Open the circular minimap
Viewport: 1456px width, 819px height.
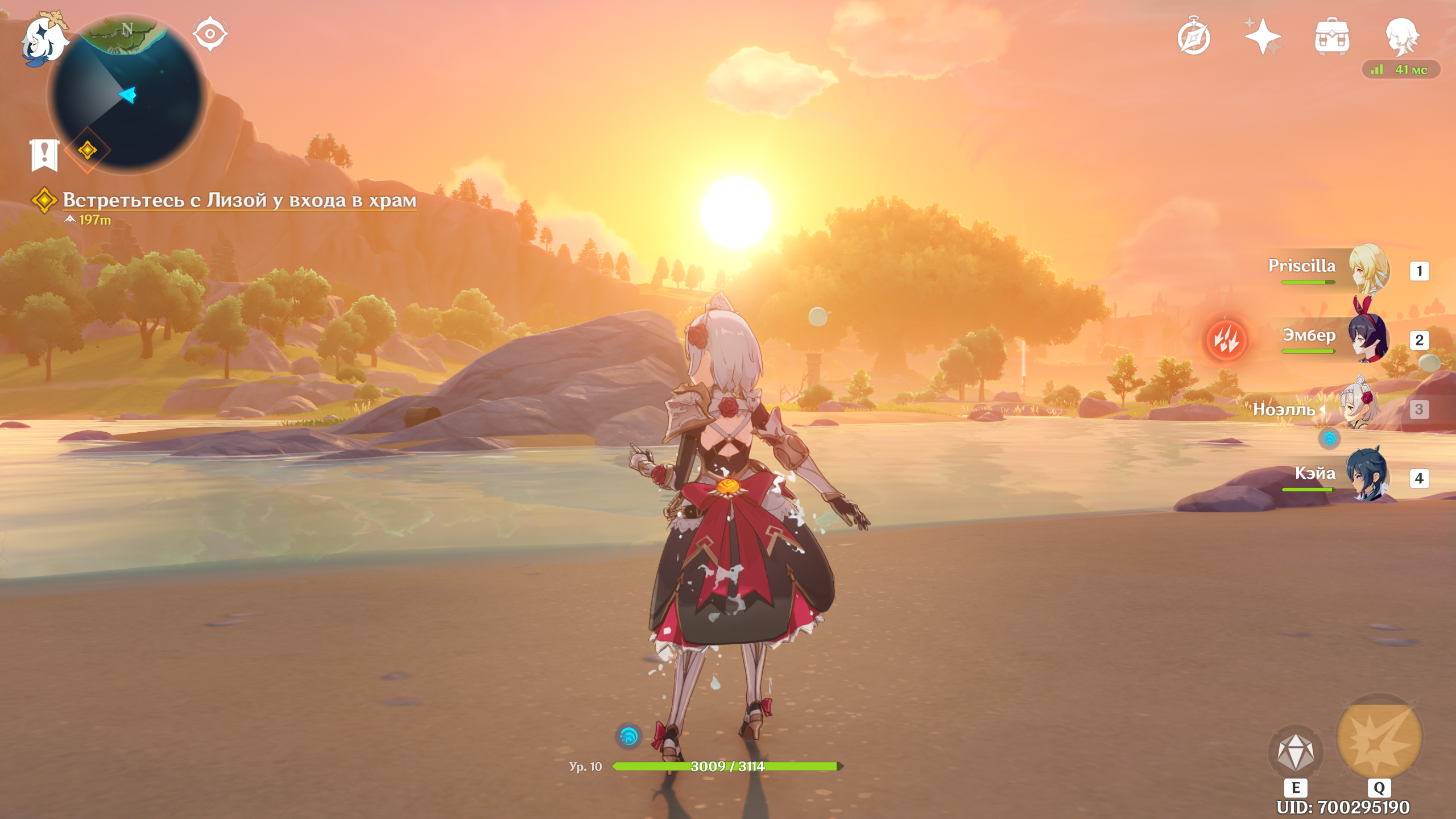pyautogui.click(x=129, y=94)
